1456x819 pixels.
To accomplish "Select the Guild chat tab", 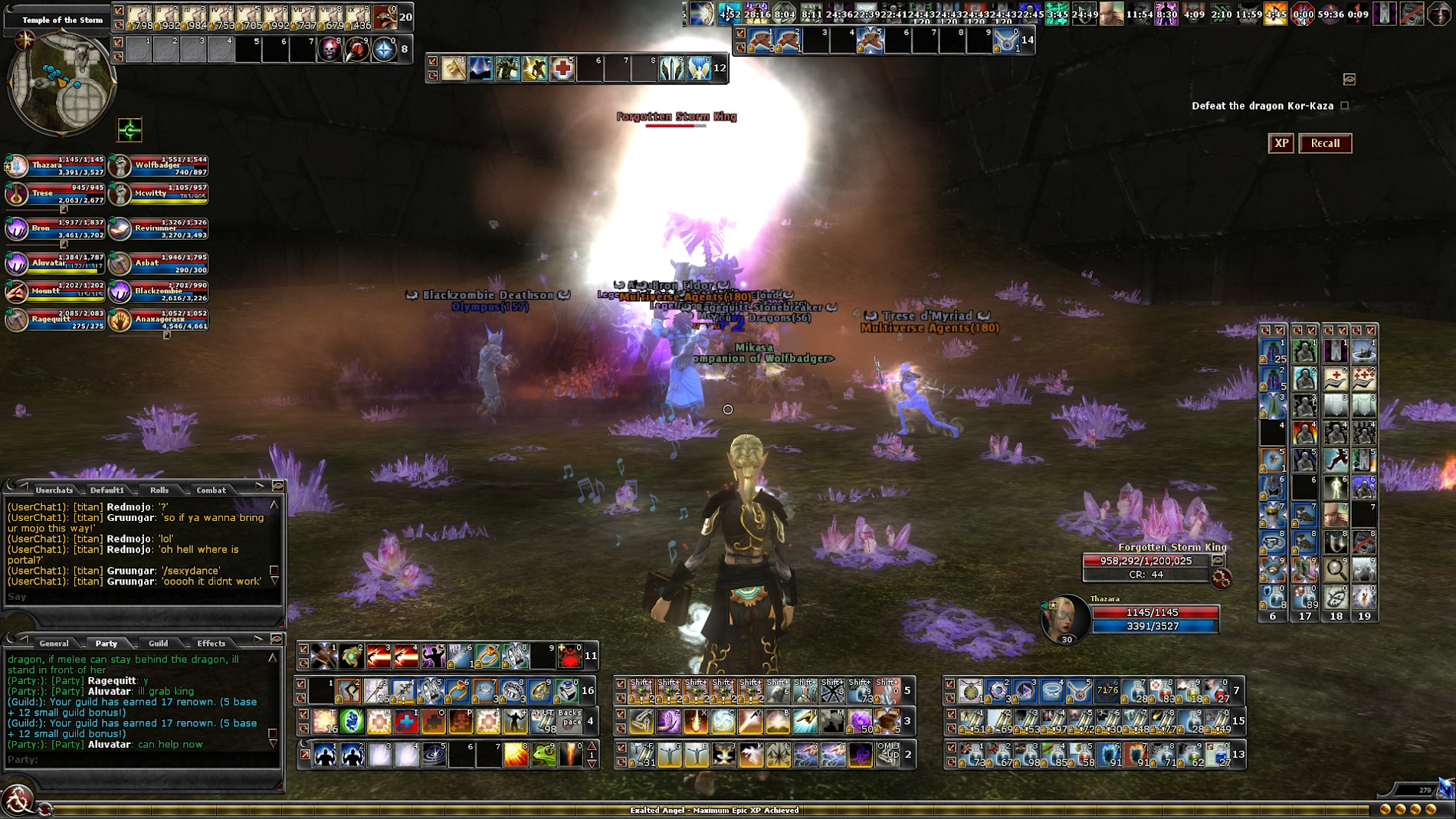I will [159, 643].
